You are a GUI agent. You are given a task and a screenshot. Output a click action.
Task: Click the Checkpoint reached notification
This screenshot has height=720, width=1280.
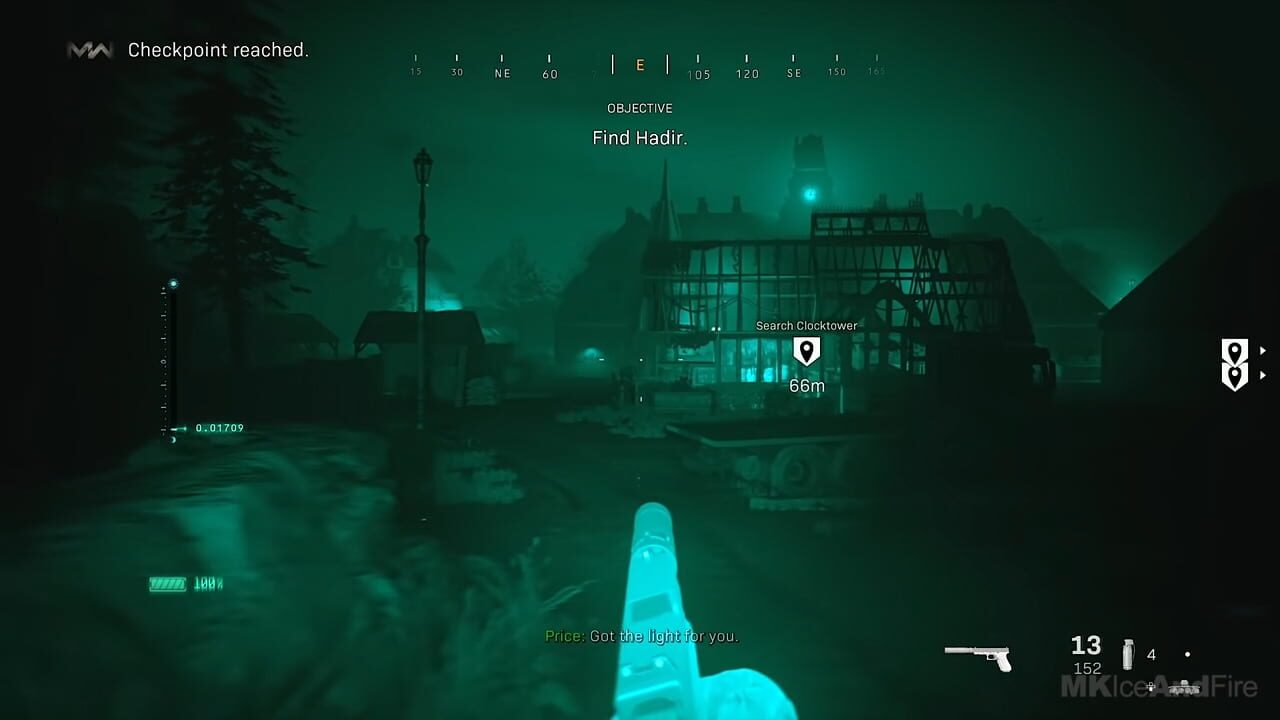tap(219, 49)
